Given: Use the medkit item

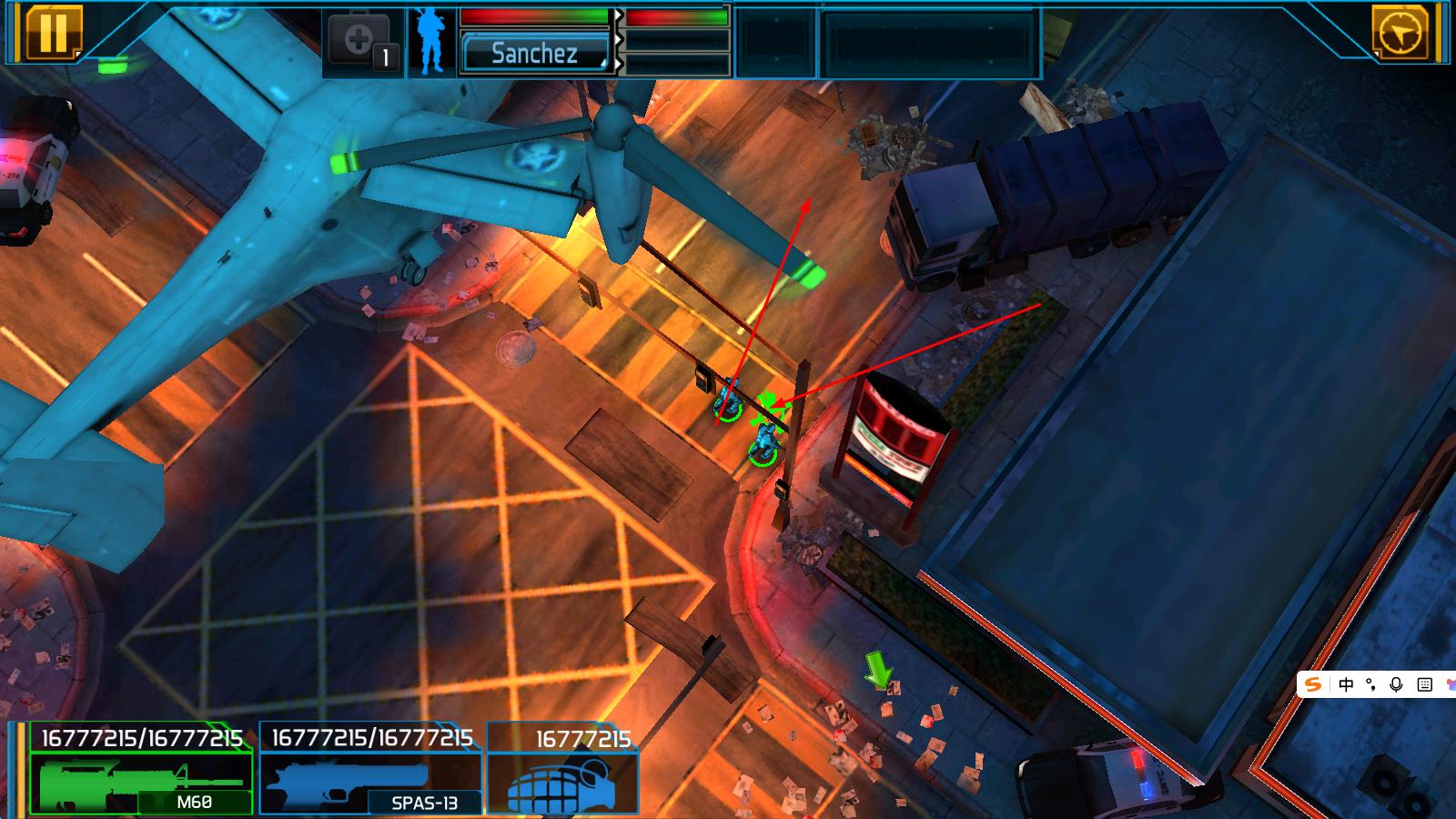Looking at the screenshot, I should pyautogui.click(x=363, y=42).
